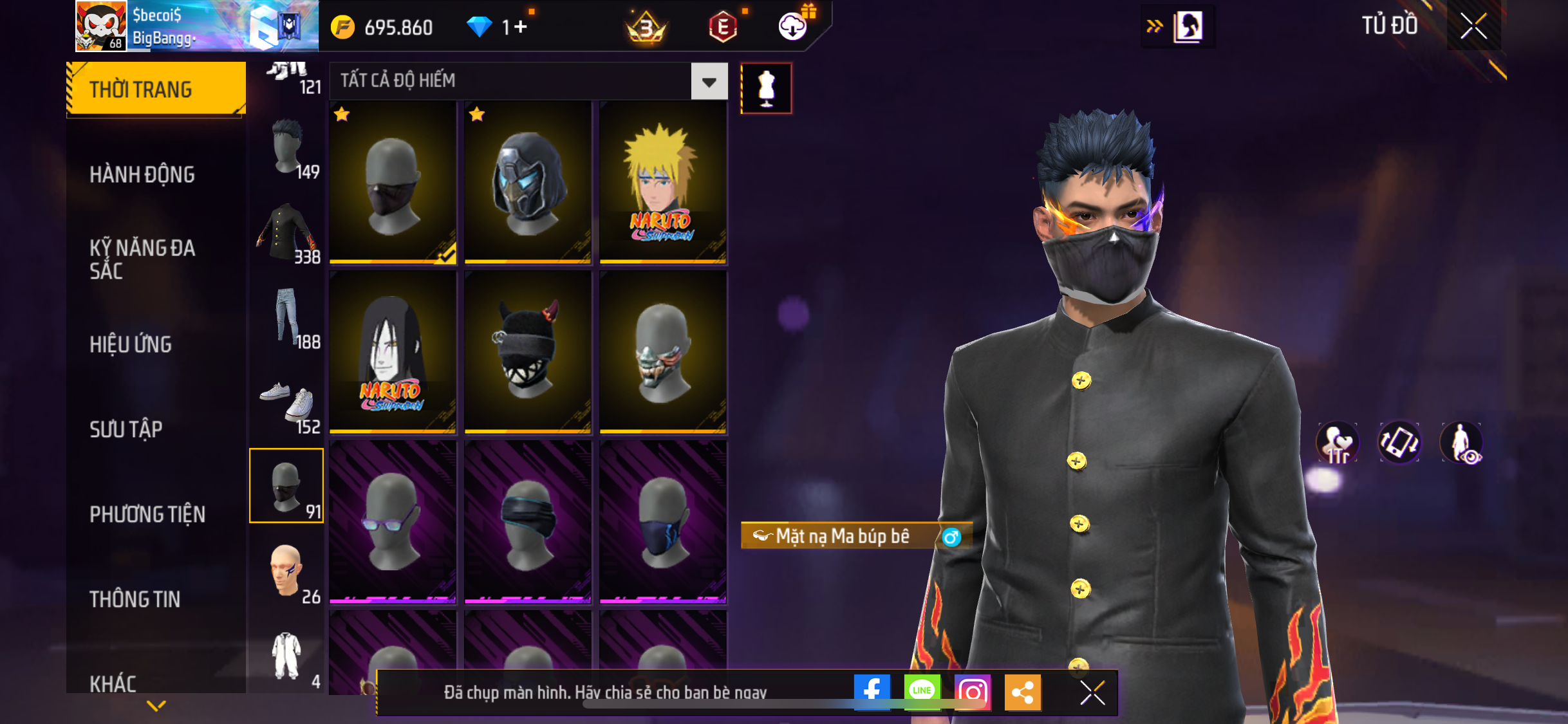Viewport: 1568px width, 724px height.
Task: Switch to Kỹ Năng Đa Sắc section
Action: [x=142, y=259]
